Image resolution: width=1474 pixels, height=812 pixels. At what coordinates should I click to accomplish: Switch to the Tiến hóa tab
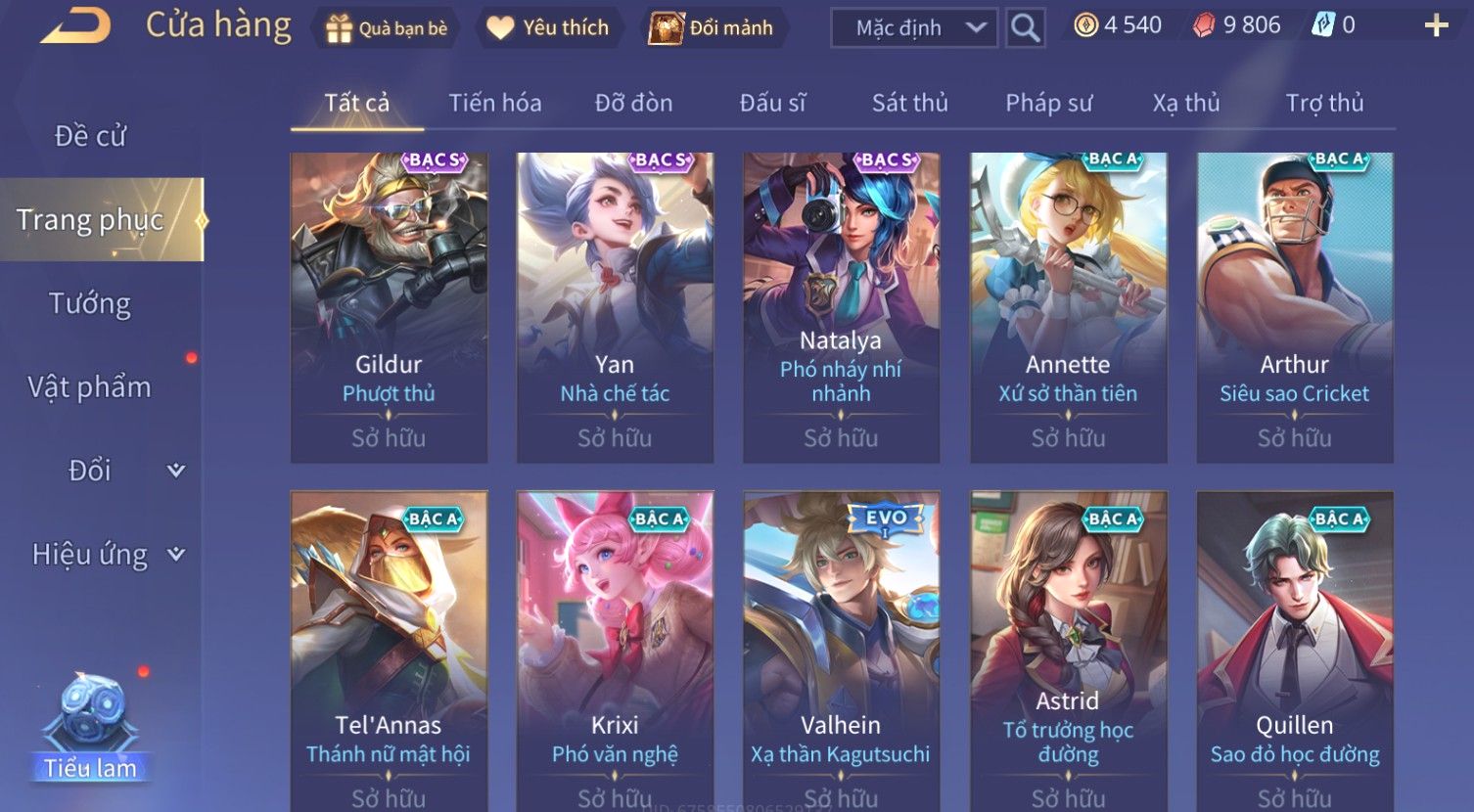click(x=494, y=103)
